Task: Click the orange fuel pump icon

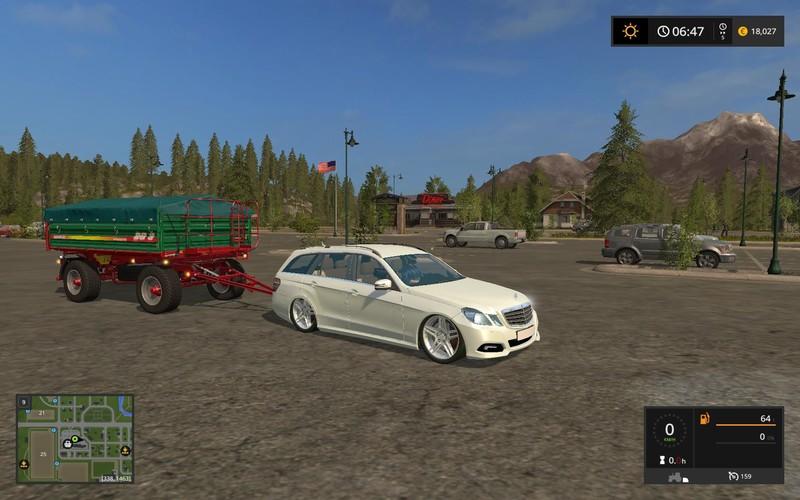Action: [x=704, y=418]
